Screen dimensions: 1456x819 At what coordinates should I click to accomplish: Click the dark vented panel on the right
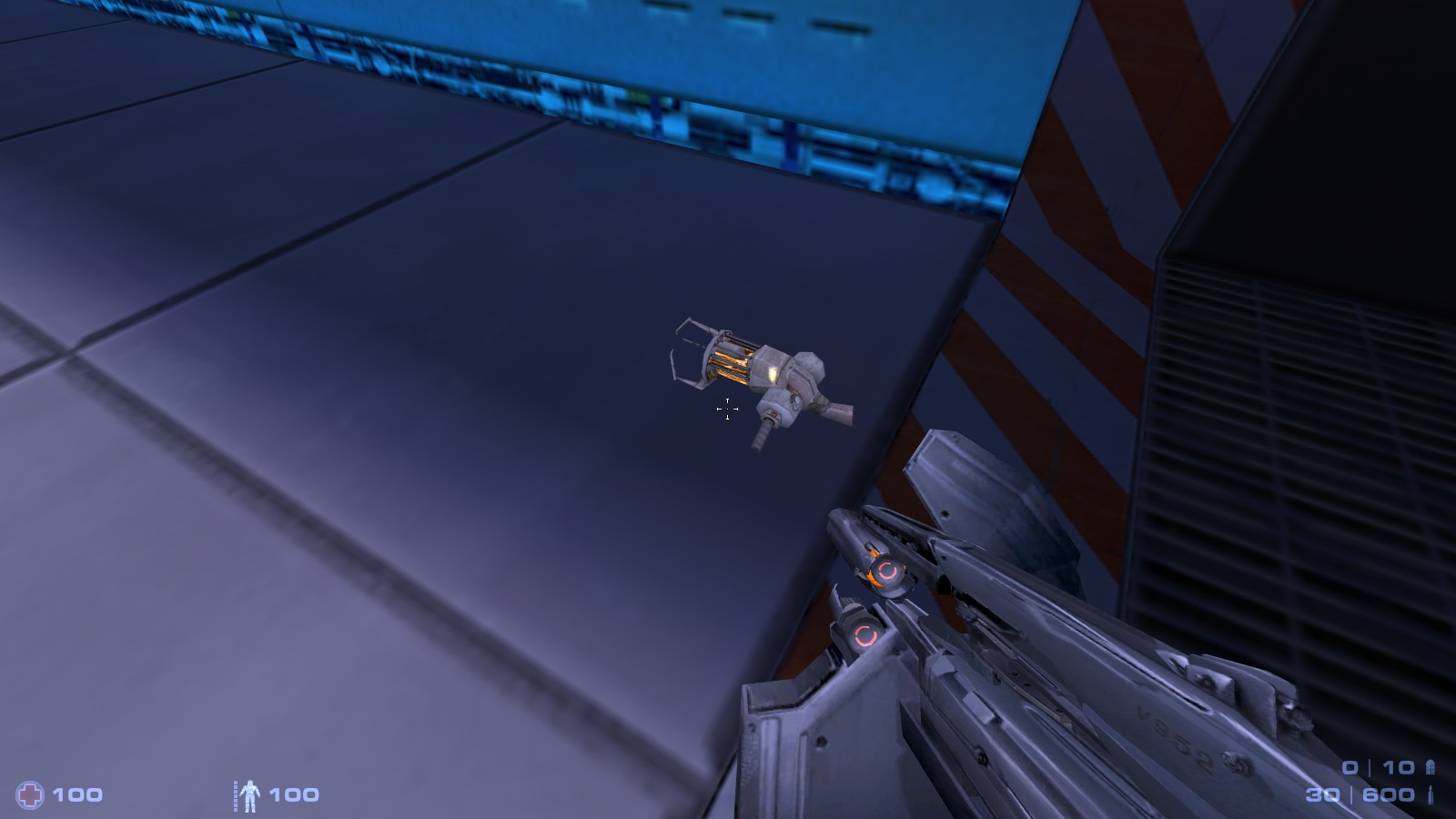pyautogui.click(x=1292, y=409)
